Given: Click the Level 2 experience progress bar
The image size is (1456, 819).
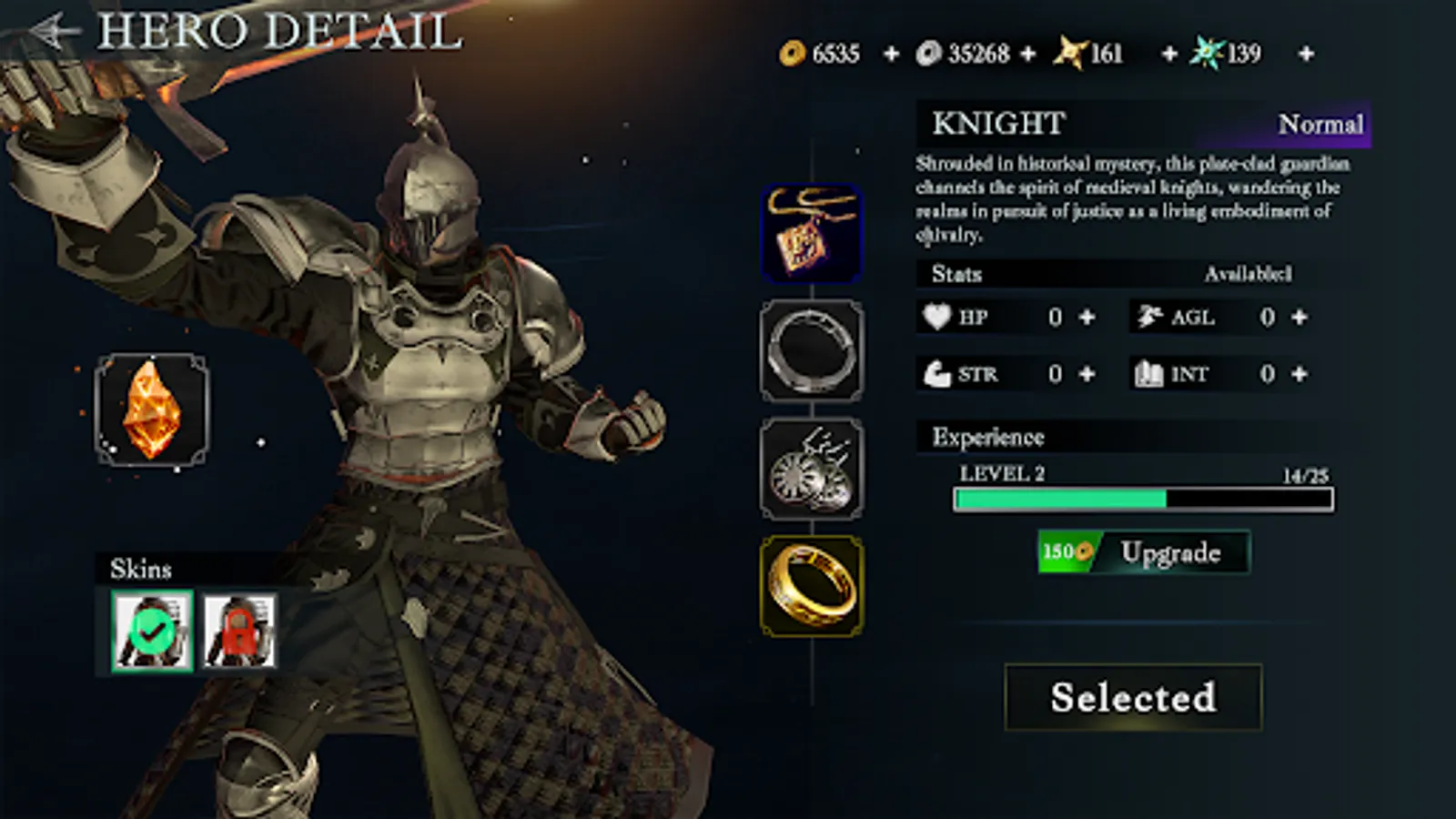Looking at the screenshot, I should click(1142, 499).
